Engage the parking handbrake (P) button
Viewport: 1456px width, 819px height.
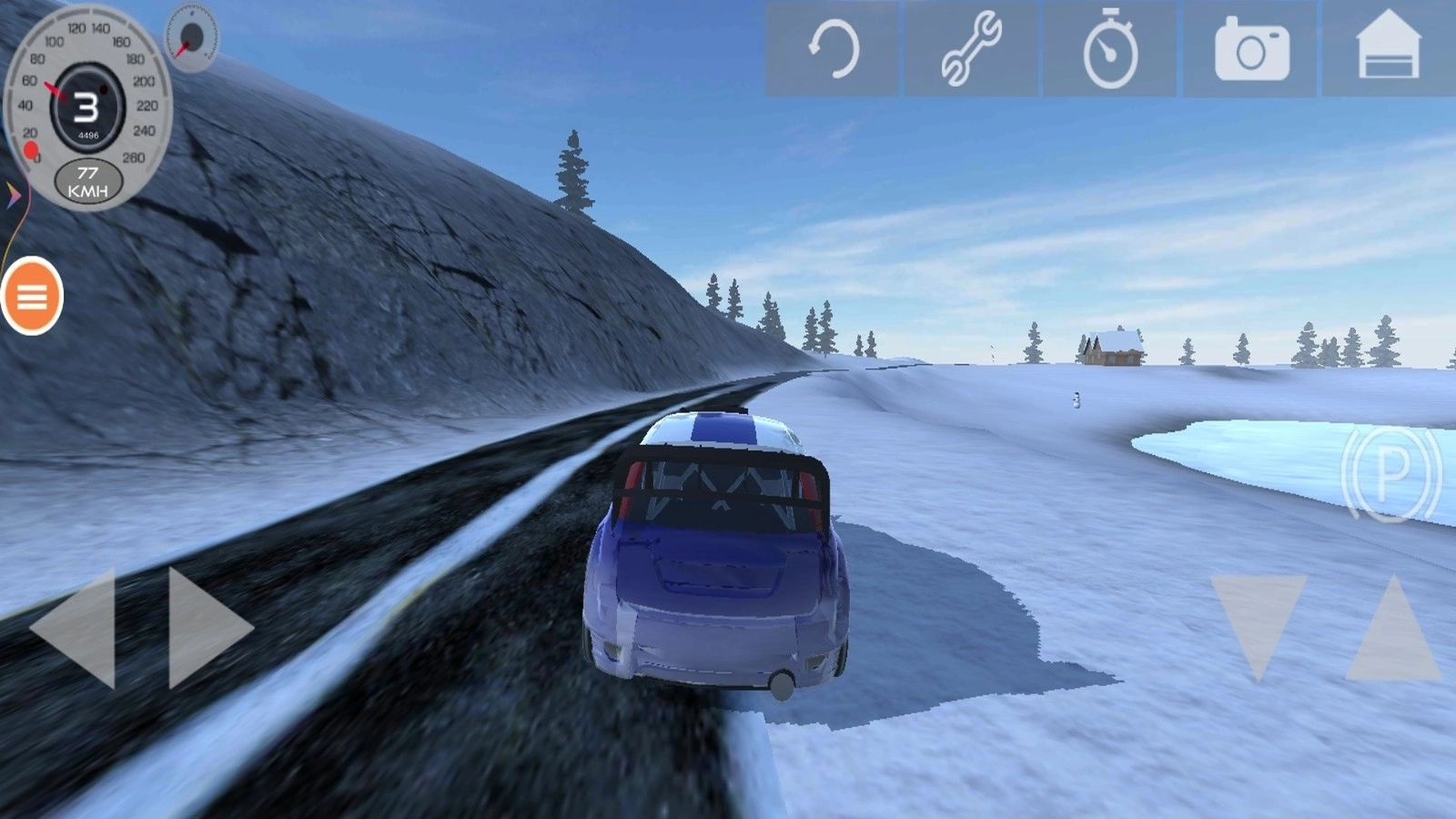[1390, 472]
